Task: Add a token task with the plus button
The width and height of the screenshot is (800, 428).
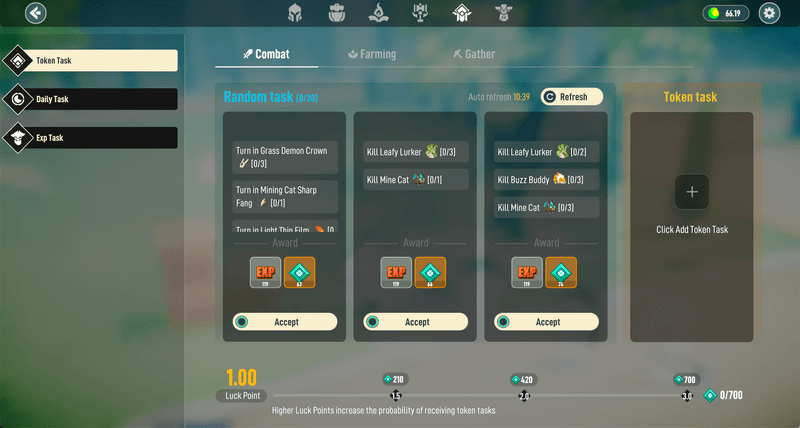Action: 692,191
